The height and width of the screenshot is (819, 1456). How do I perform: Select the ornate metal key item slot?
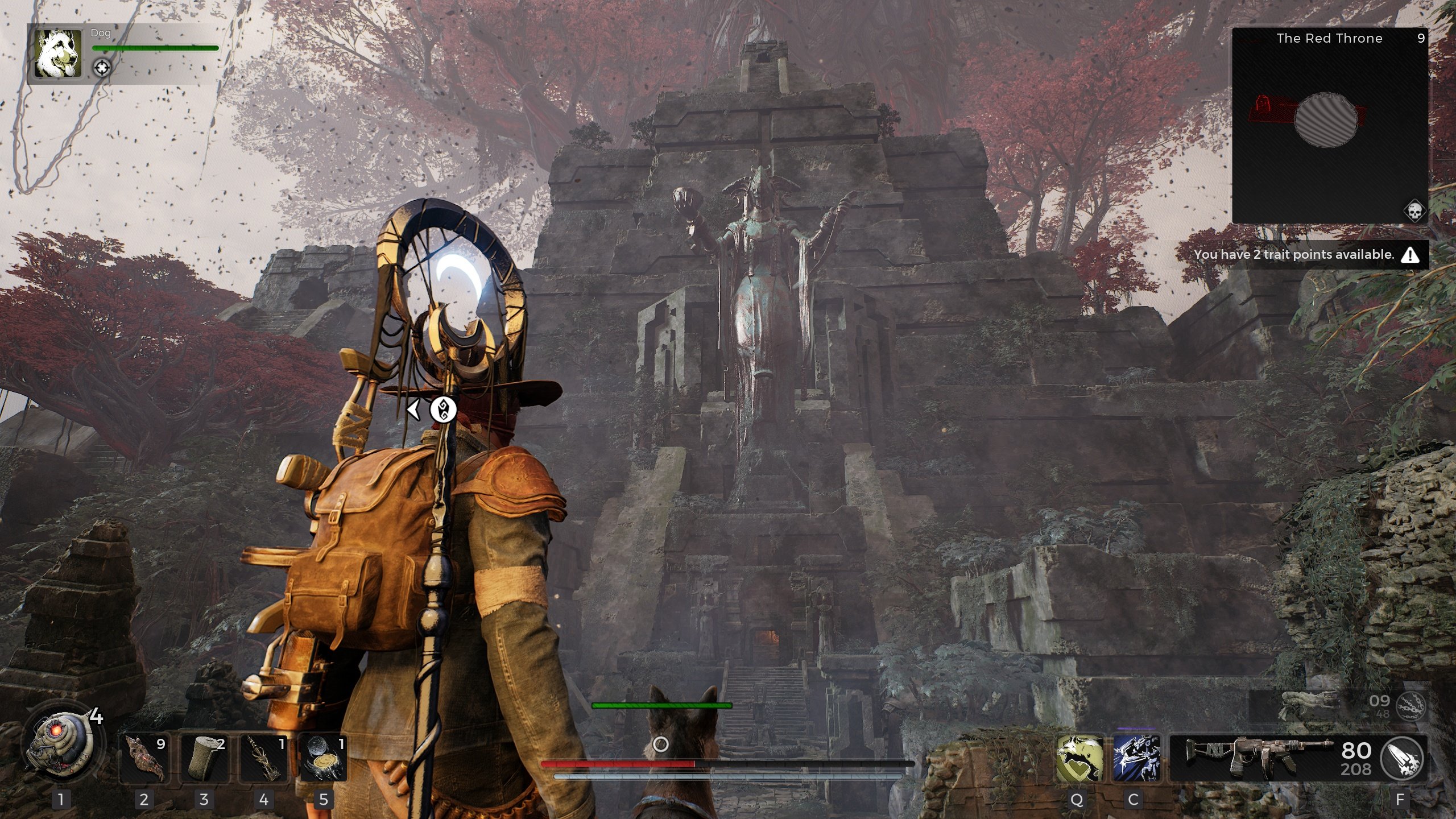pyautogui.click(x=264, y=758)
